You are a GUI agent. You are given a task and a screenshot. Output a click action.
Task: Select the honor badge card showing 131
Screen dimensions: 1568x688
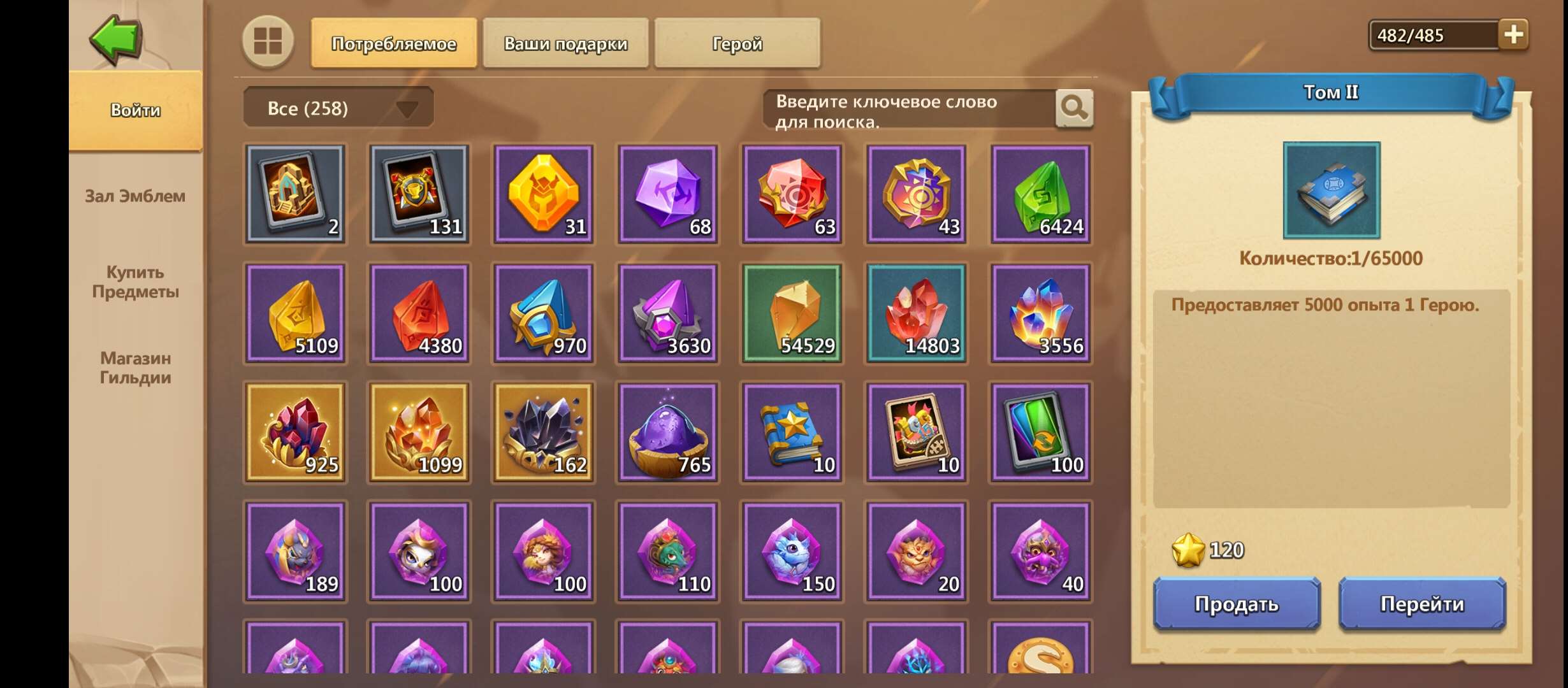[x=419, y=194]
